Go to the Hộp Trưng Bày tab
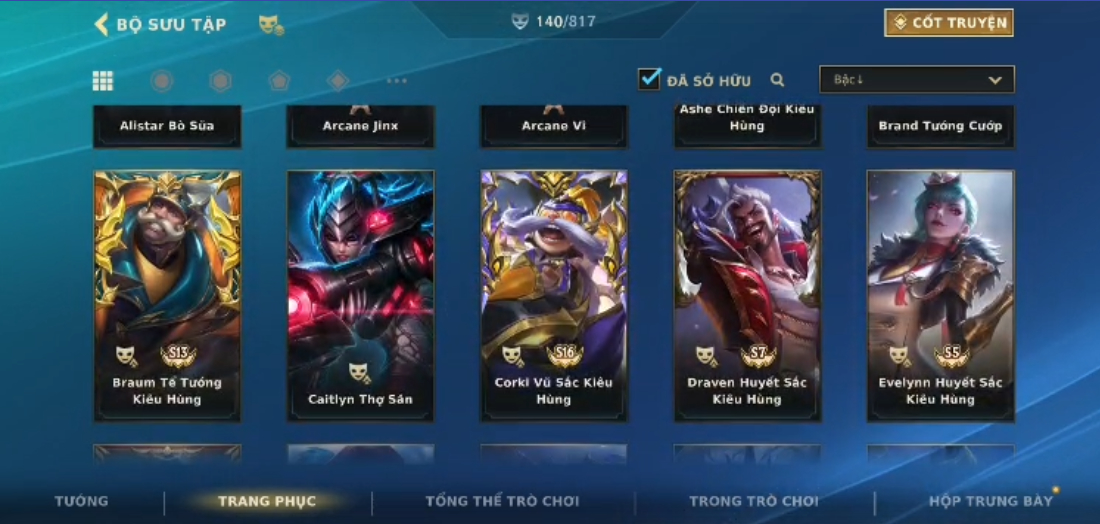Screen dimensions: 1100x524 [990, 501]
